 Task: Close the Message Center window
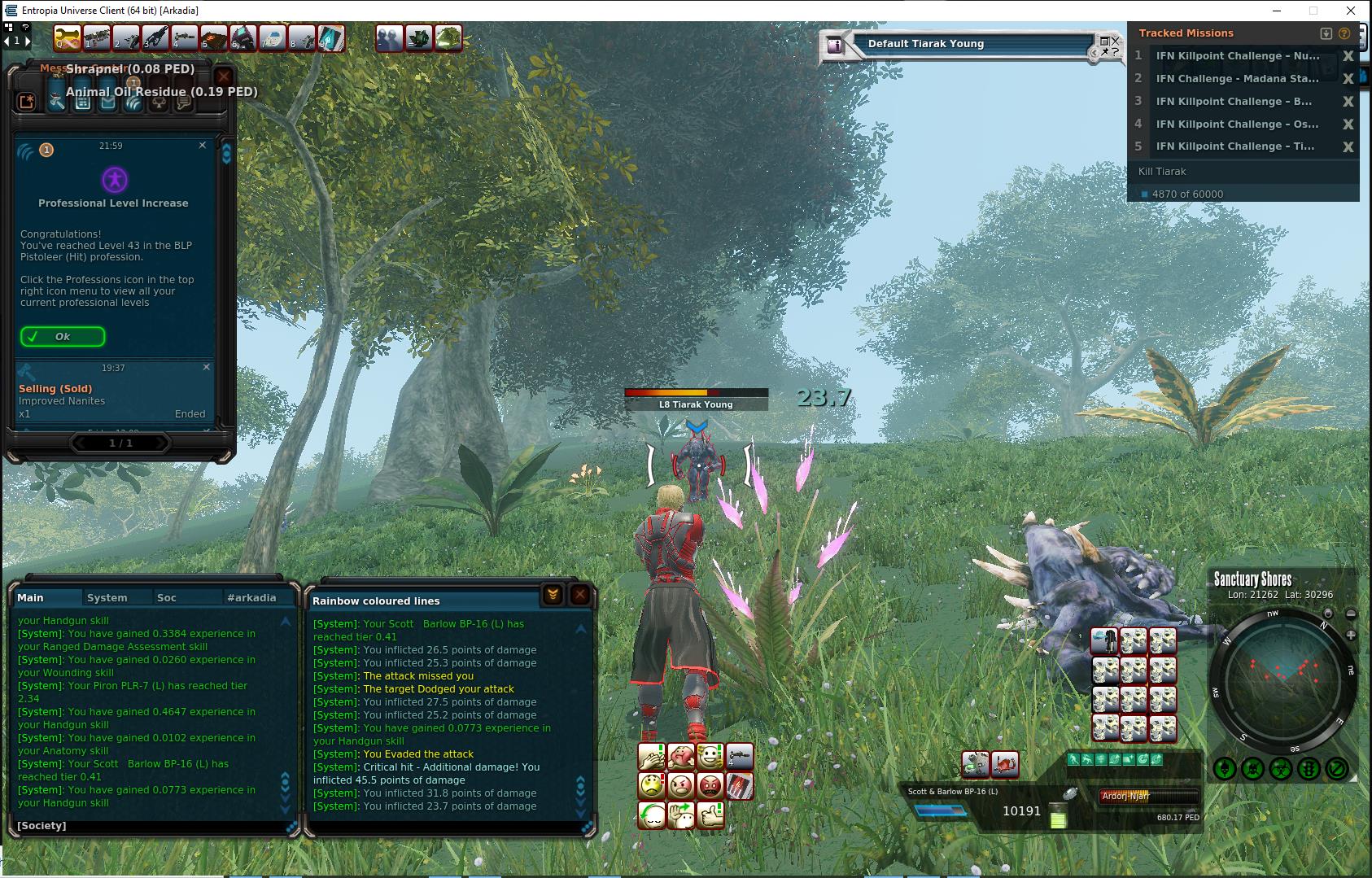click(224, 77)
